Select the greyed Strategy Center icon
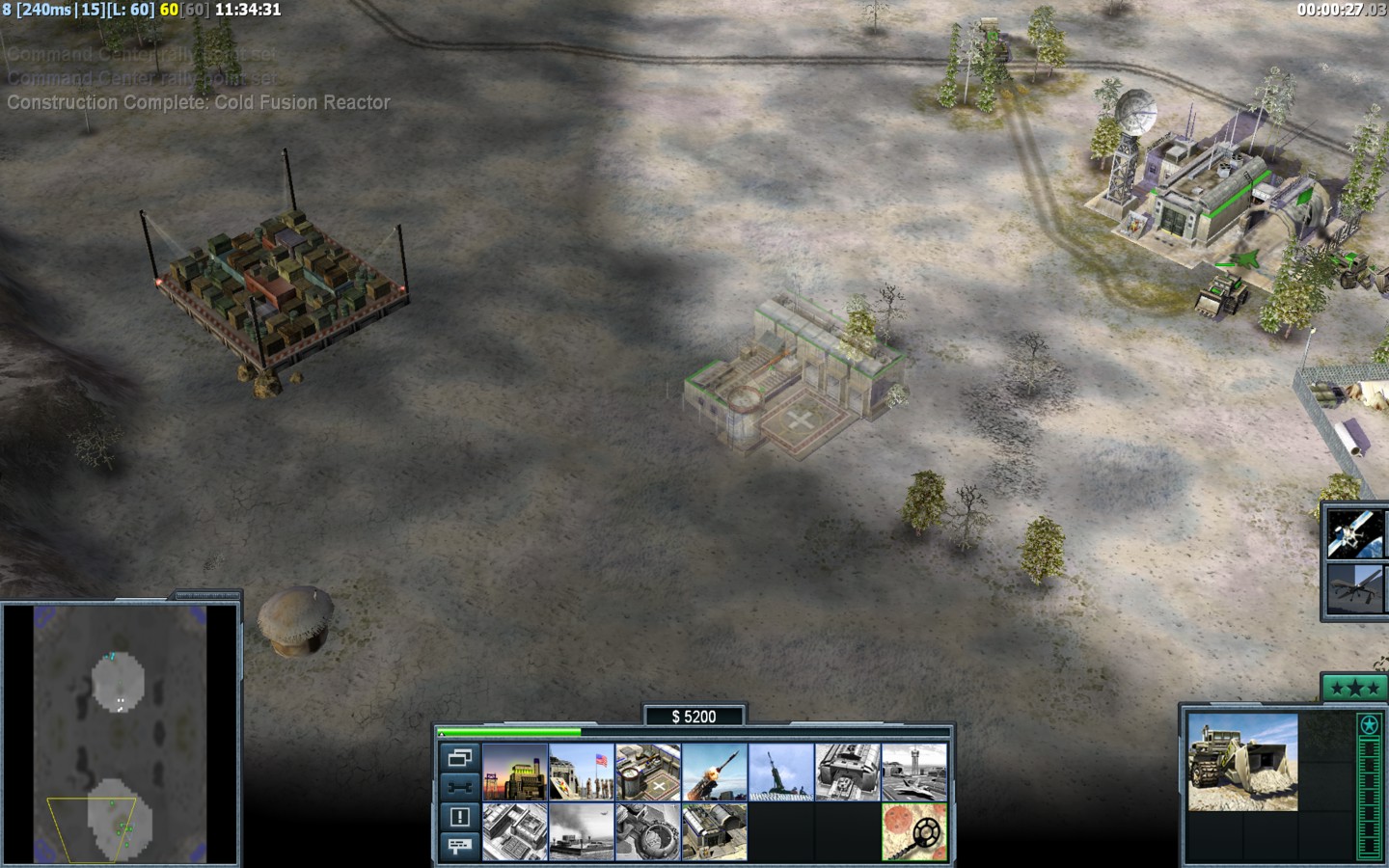The image size is (1389, 868). click(x=515, y=831)
